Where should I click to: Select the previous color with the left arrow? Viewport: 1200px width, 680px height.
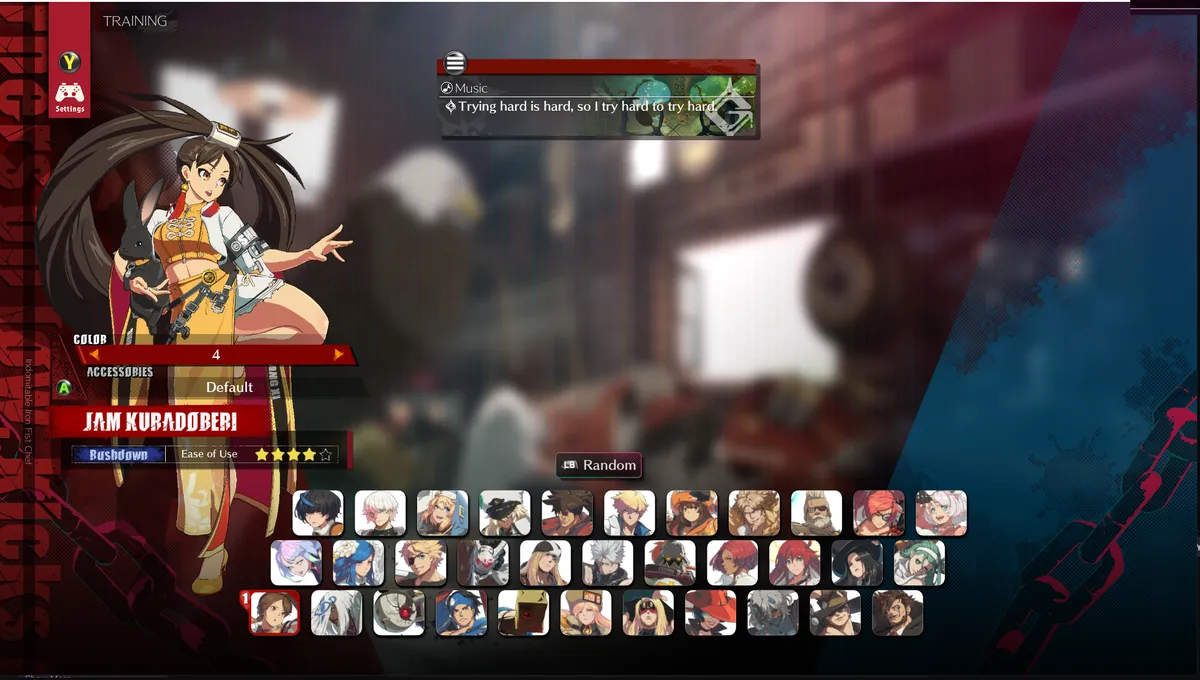pos(94,354)
